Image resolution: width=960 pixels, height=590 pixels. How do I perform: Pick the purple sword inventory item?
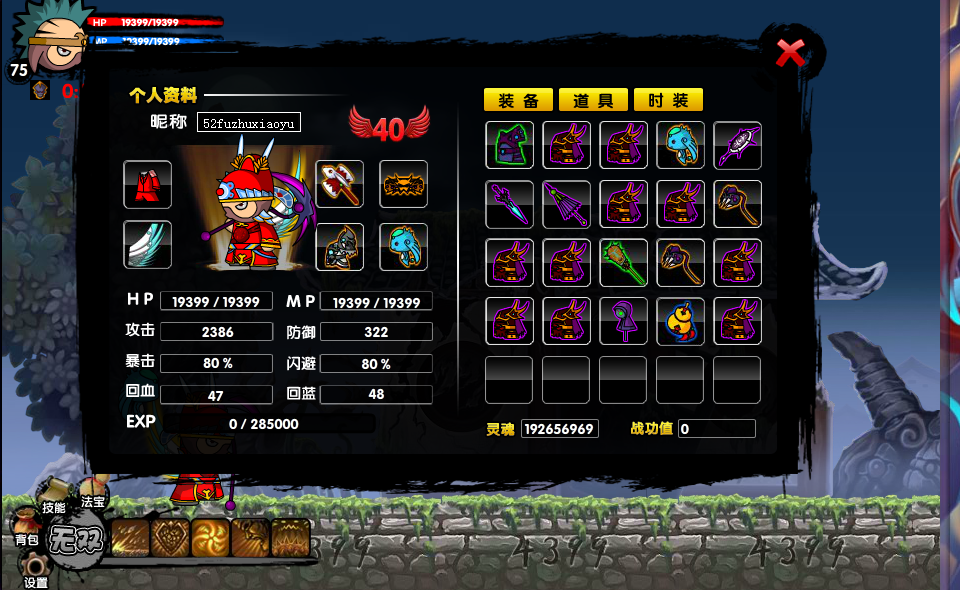[x=509, y=204]
